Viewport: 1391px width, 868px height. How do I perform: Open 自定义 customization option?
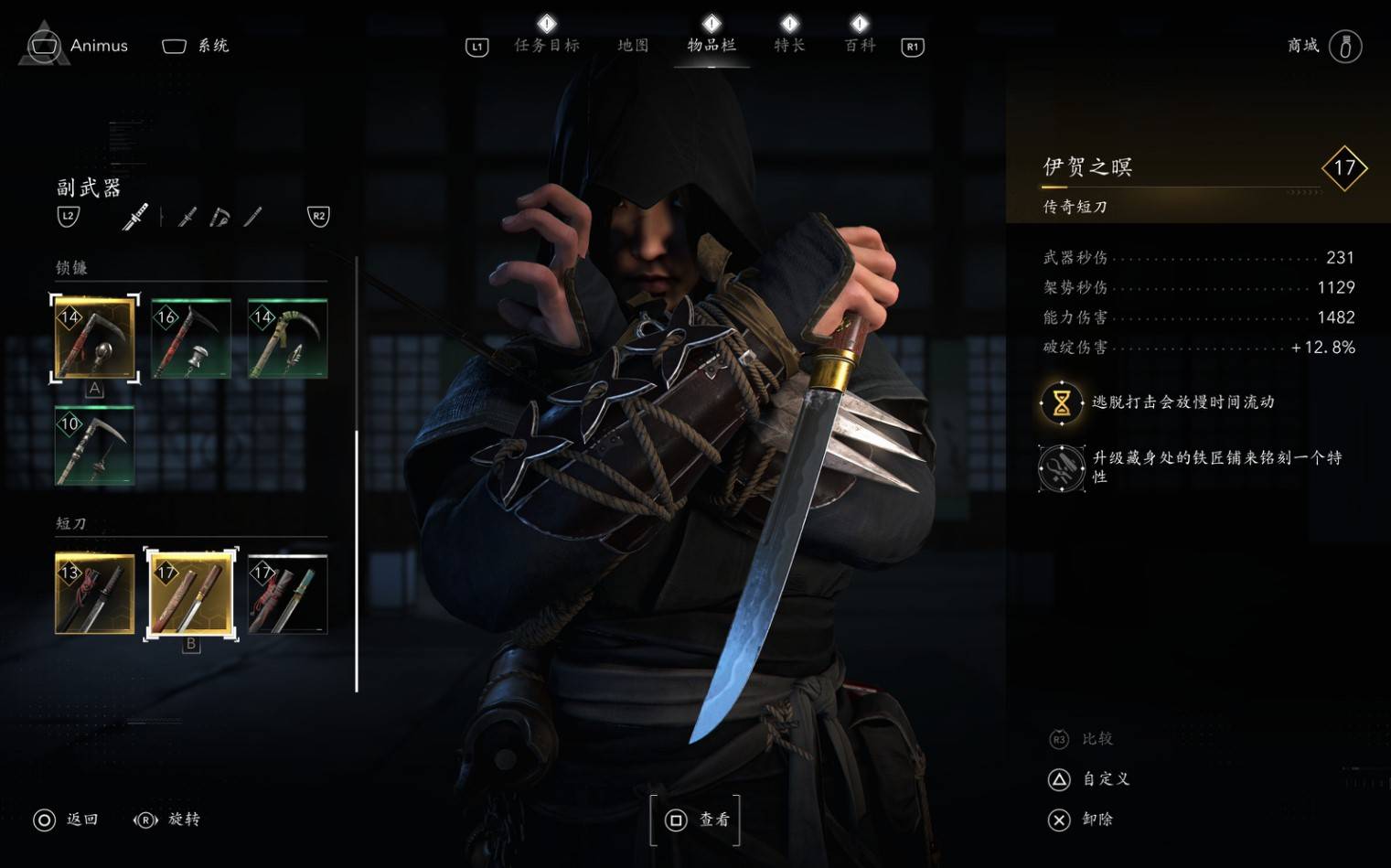coord(1104,779)
